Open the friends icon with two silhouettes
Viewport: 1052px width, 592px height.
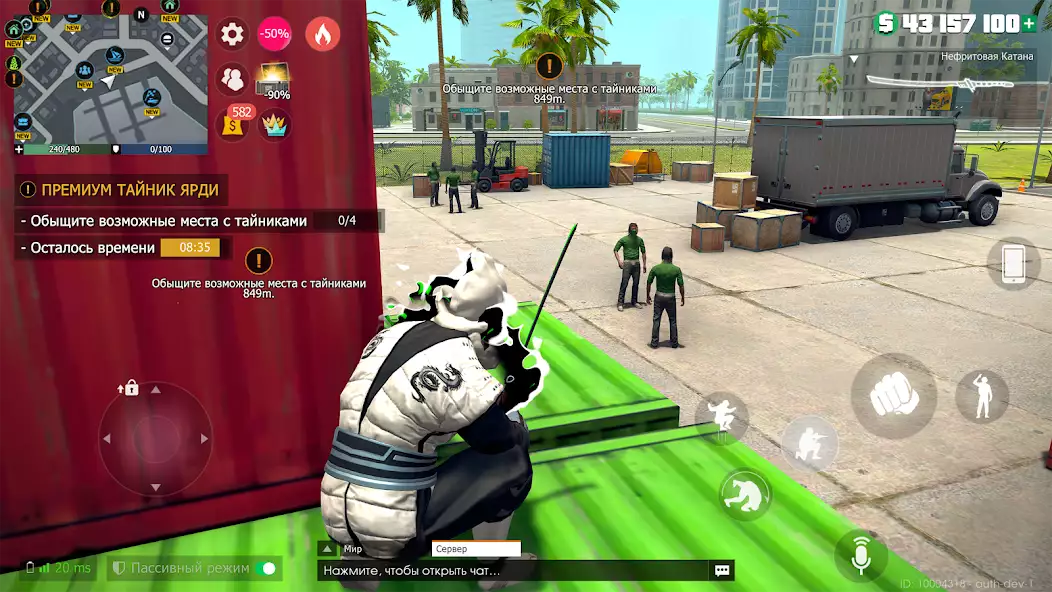point(232,78)
